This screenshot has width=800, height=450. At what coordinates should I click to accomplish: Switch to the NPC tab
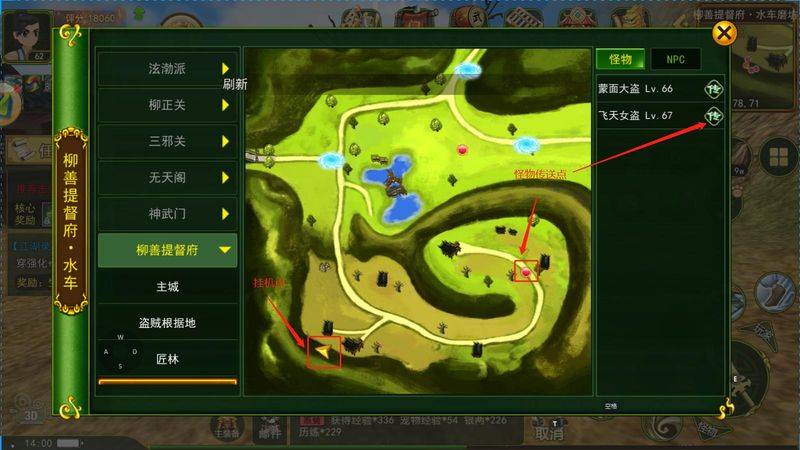[x=675, y=59]
